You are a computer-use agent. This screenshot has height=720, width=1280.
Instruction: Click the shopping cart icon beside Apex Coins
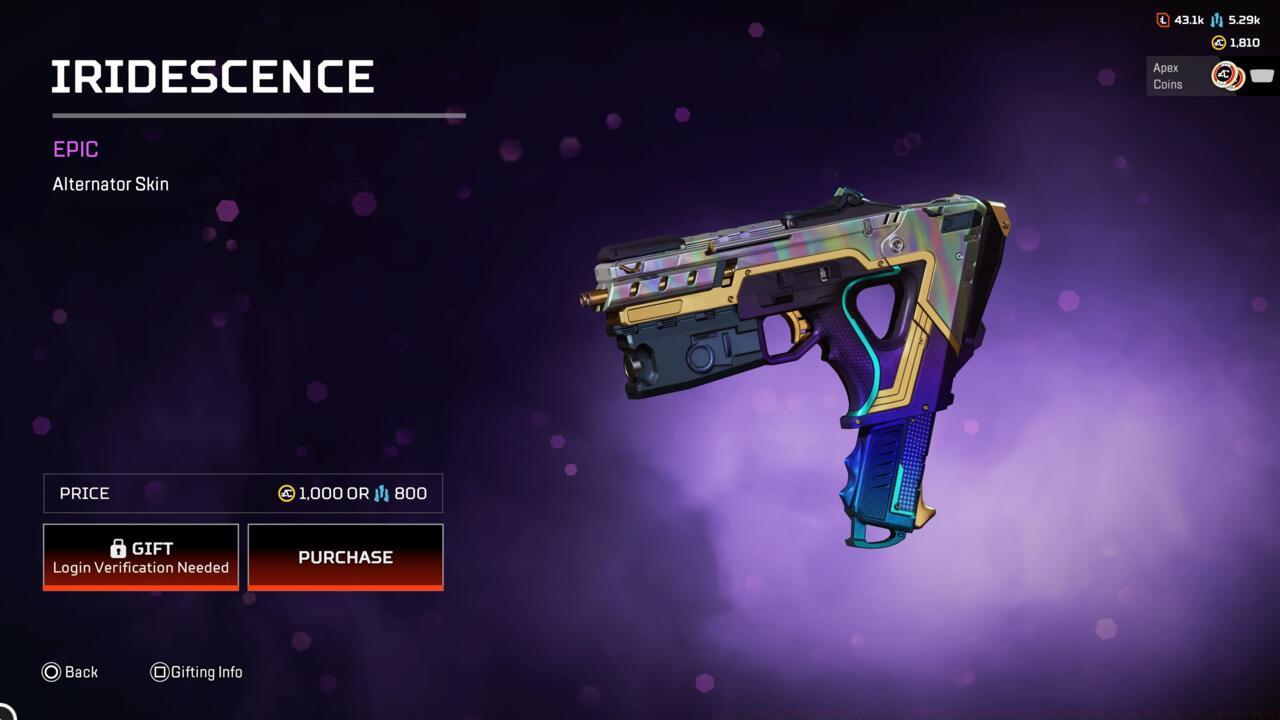(1261, 75)
